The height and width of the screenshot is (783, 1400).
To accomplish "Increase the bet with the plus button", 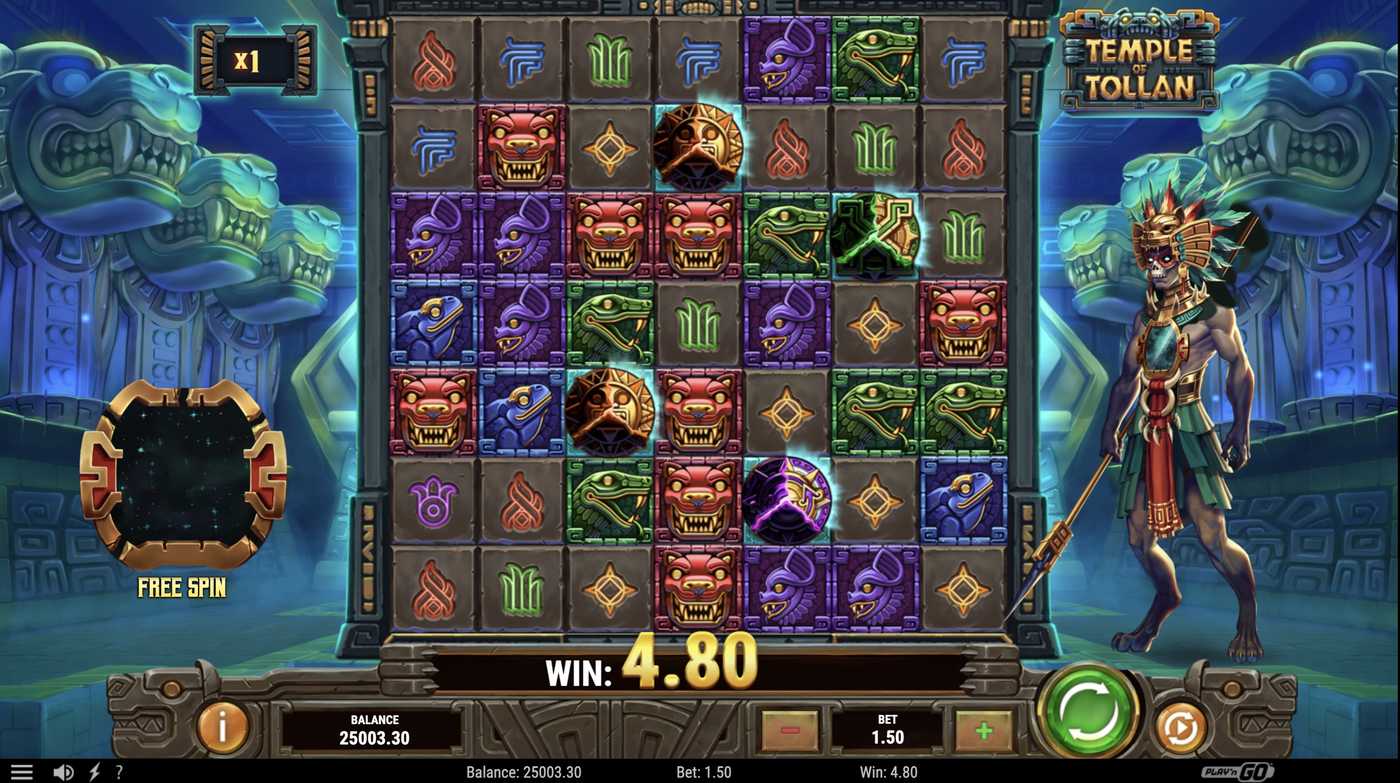I will 985,731.
